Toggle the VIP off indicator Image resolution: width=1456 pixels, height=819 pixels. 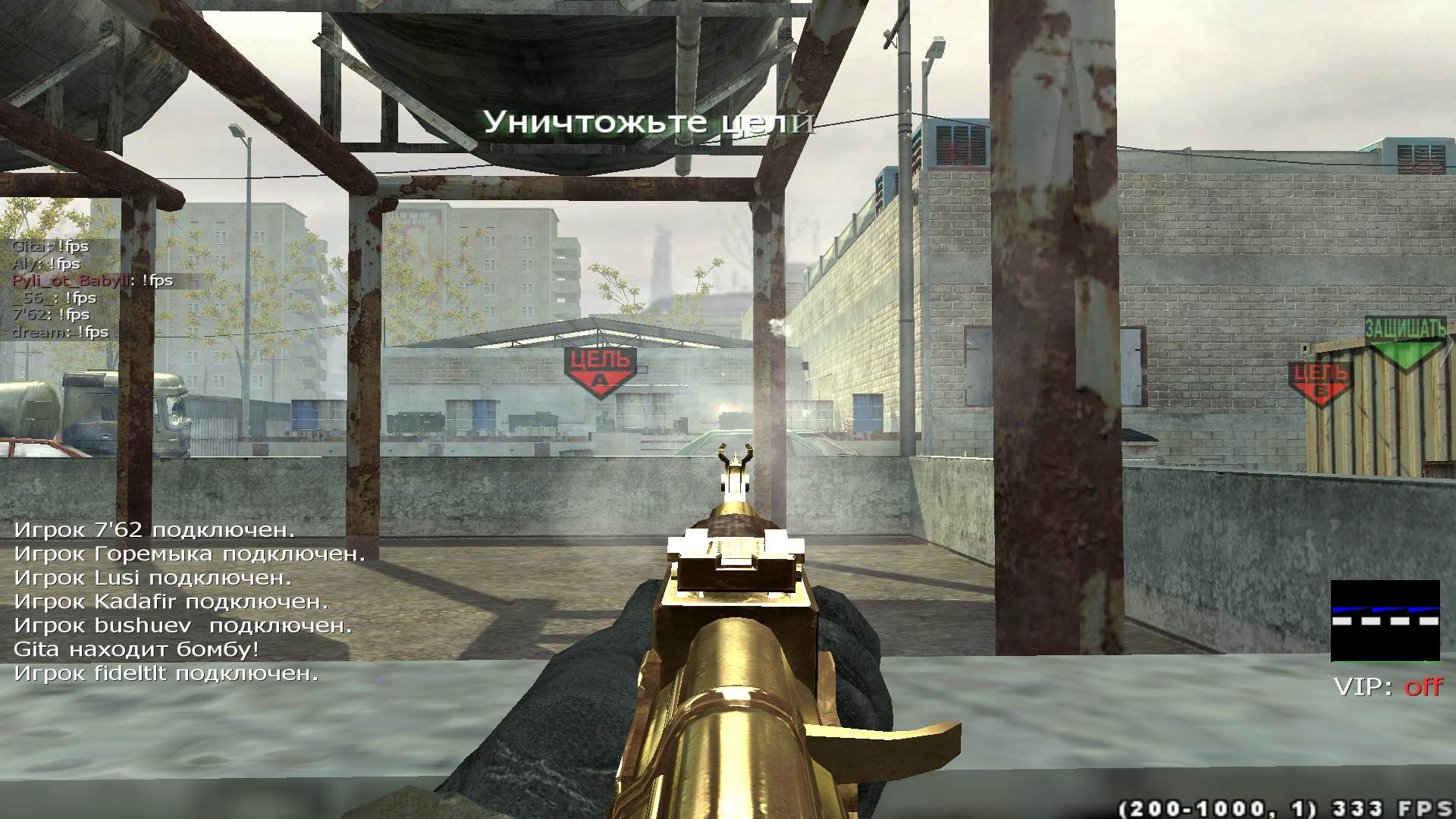(1388, 687)
